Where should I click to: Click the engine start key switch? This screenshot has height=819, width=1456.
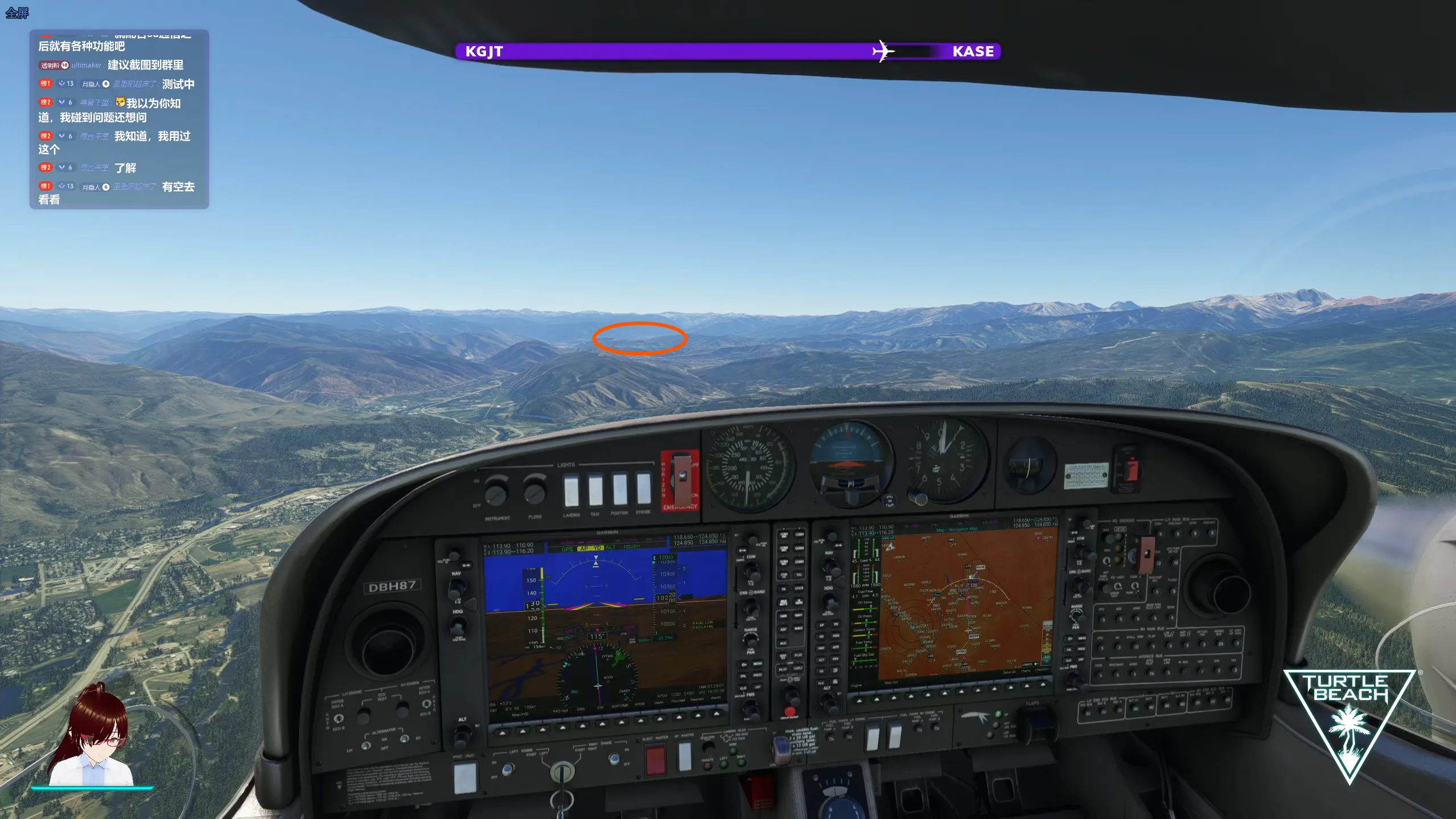pos(562,773)
